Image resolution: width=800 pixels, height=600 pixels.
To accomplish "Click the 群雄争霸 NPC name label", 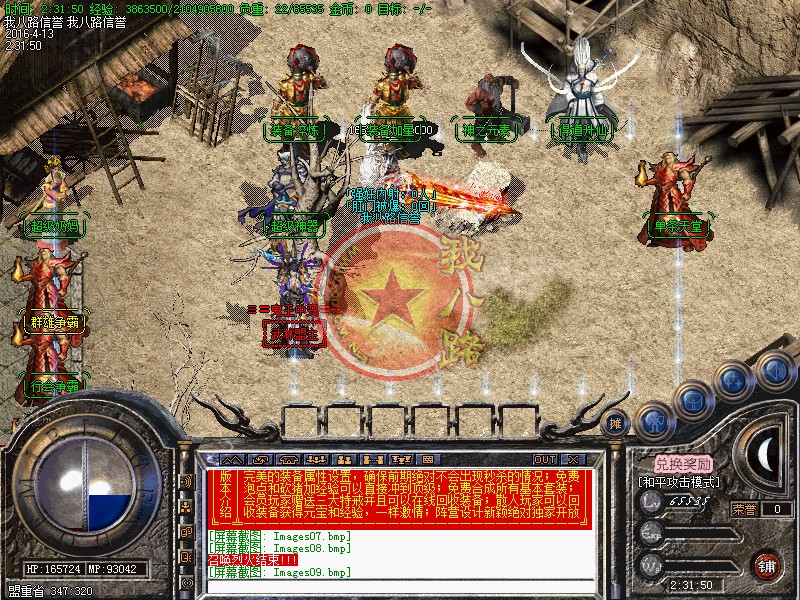I will [53, 322].
